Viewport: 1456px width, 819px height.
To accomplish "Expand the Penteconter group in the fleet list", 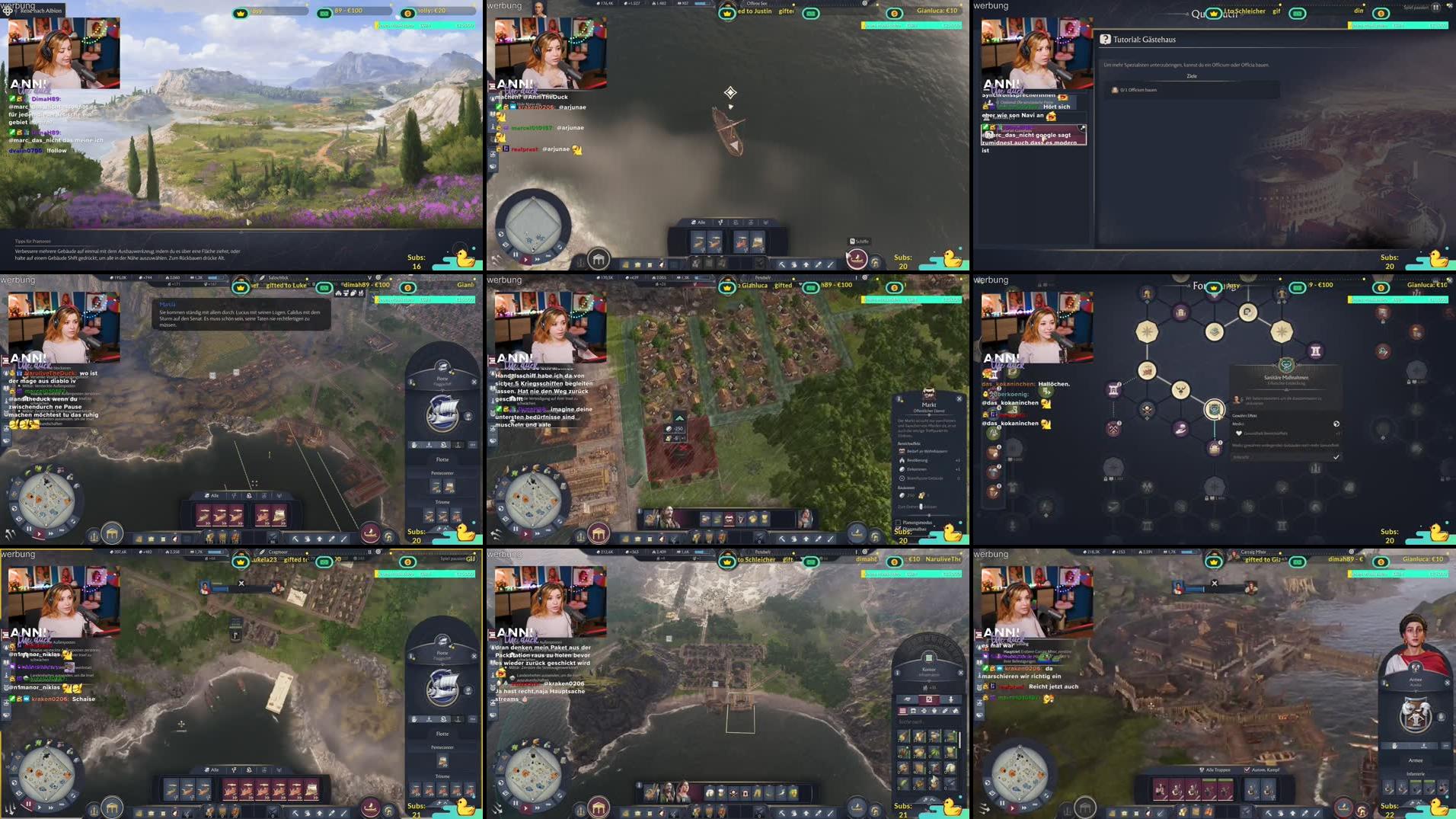I will (442, 472).
